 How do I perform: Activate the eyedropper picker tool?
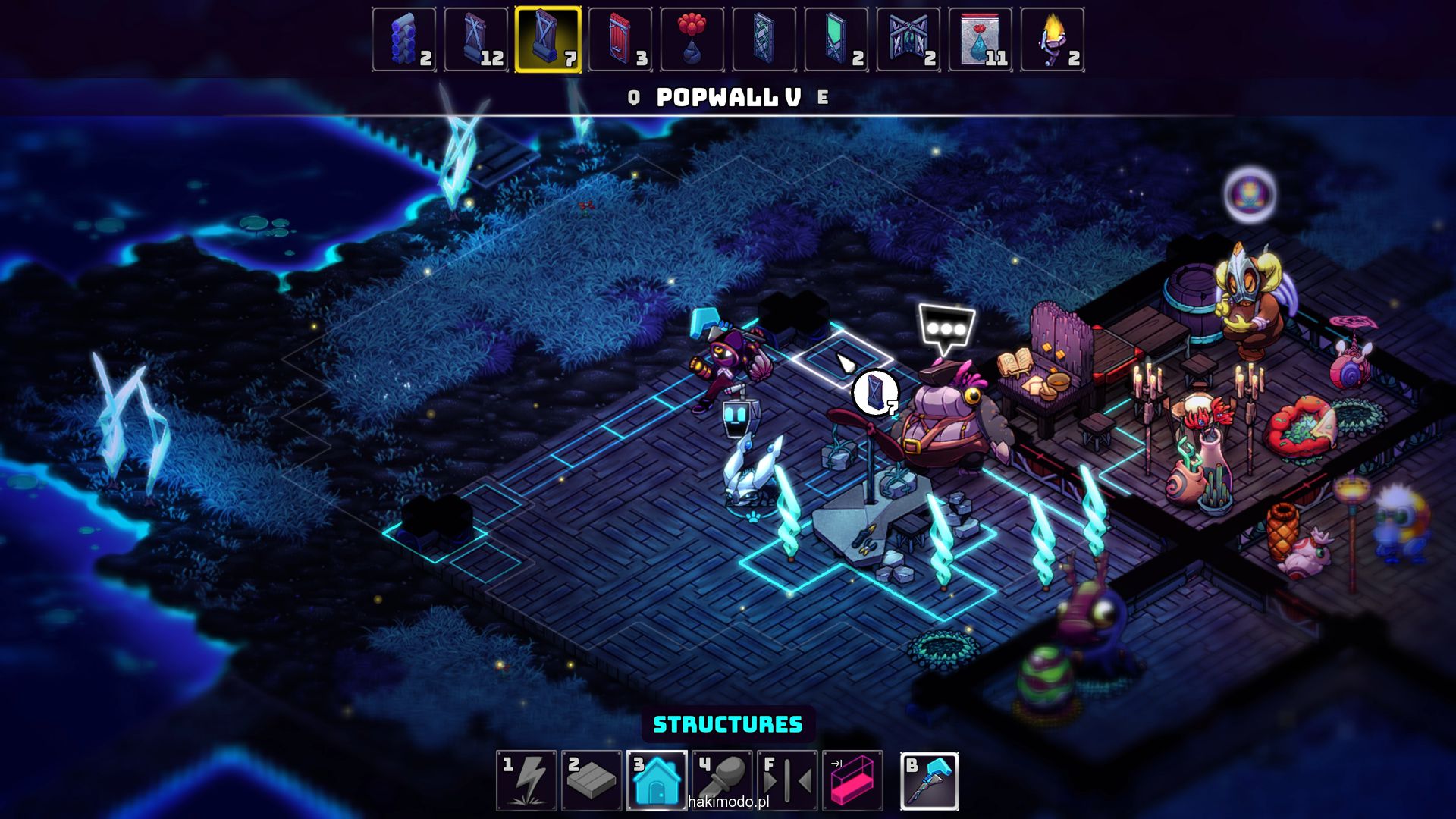[722, 780]
